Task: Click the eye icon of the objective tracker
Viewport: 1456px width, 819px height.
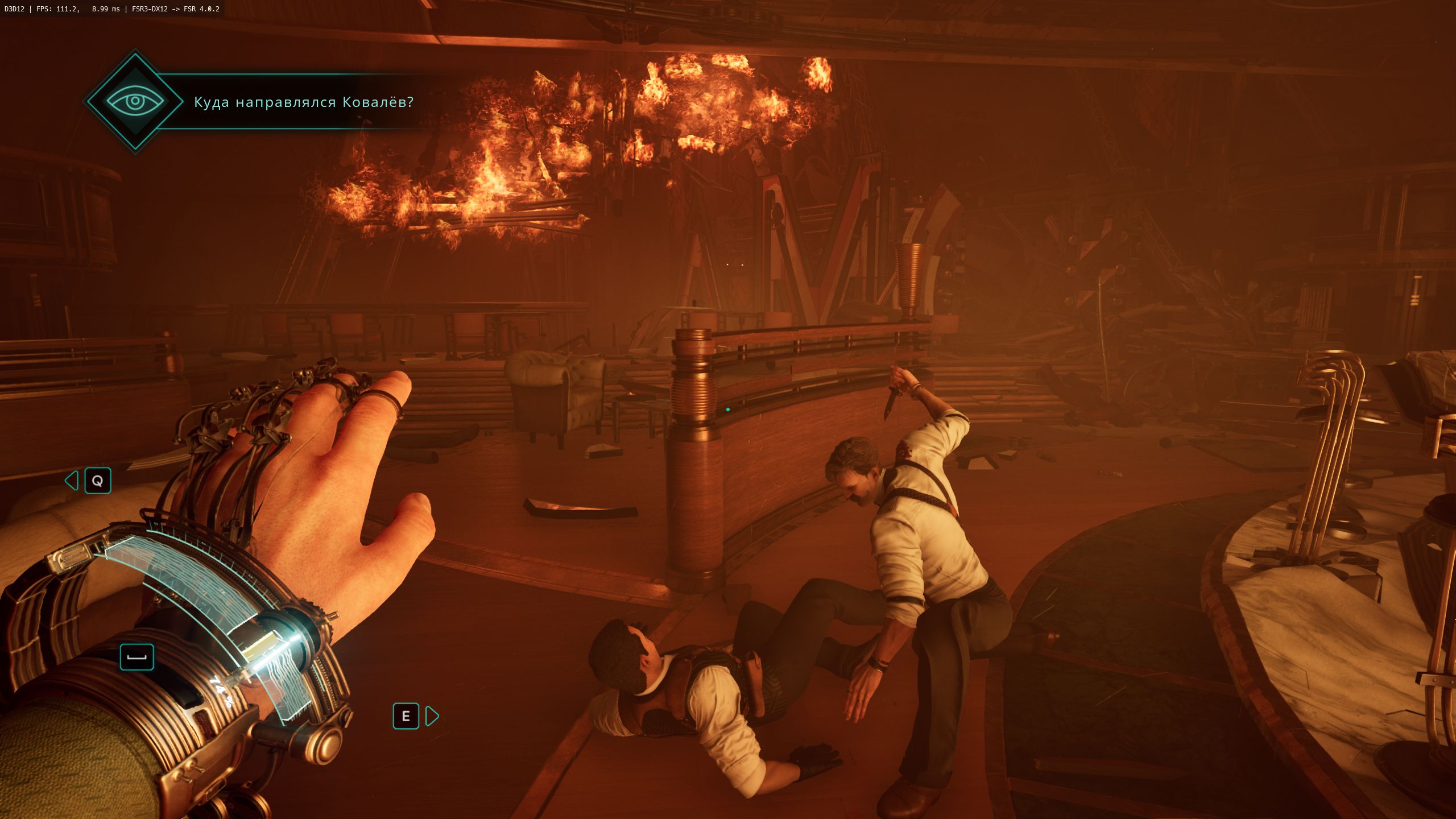Action: 135,102
